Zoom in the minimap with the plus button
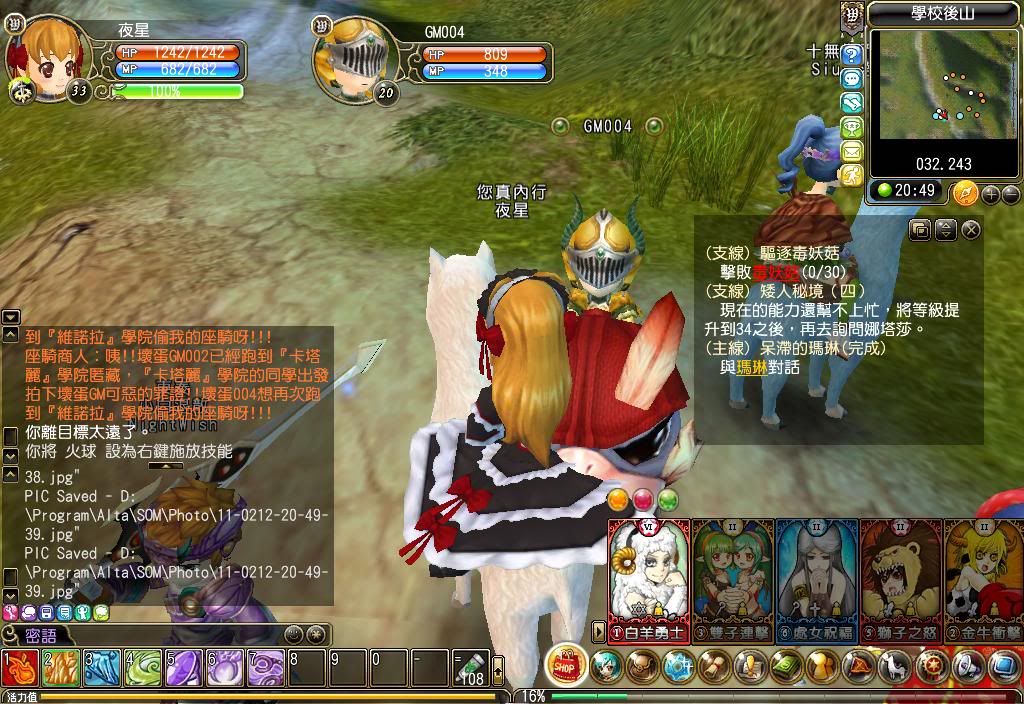This screenshot has width=1024, height=704. click(x=990, y=194)
